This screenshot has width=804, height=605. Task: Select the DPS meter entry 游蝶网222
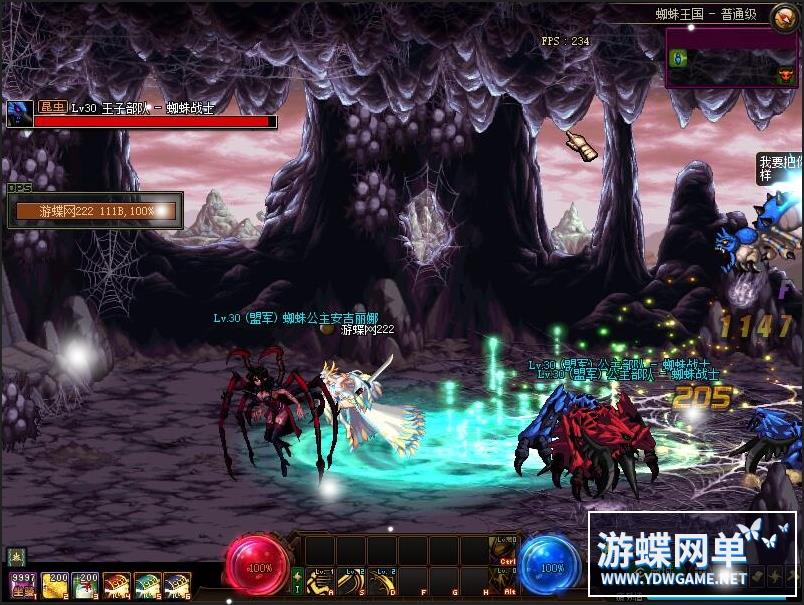(x=95, y=211)
